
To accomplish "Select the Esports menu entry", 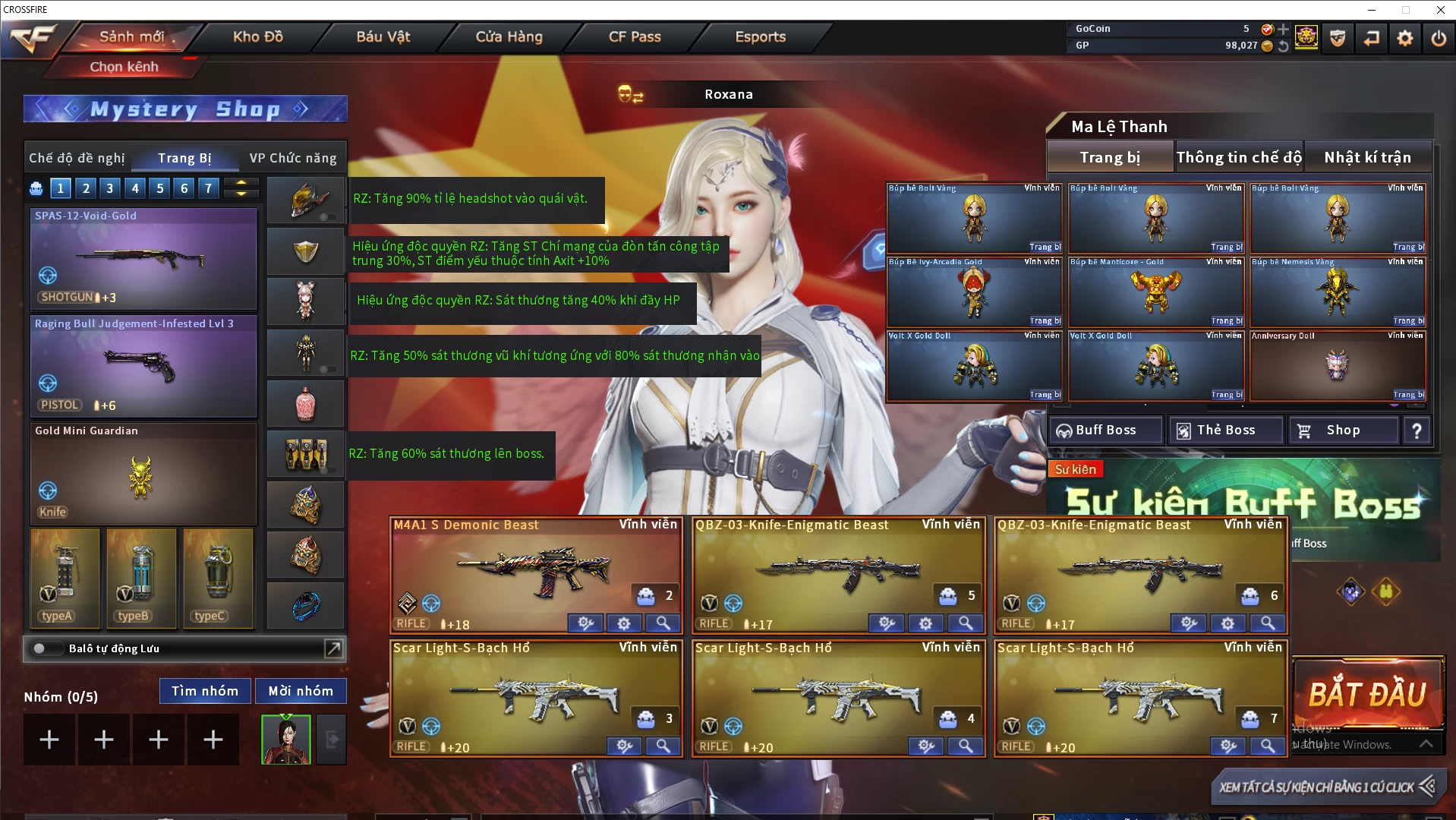I will (x=760, y=36).
